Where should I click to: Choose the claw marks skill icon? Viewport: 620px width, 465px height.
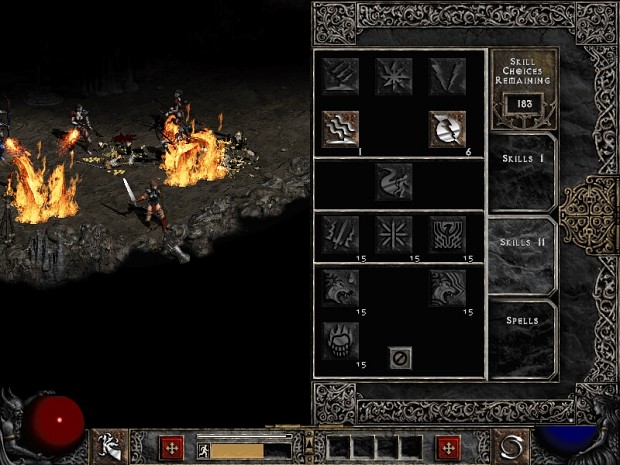coord(340,75)
